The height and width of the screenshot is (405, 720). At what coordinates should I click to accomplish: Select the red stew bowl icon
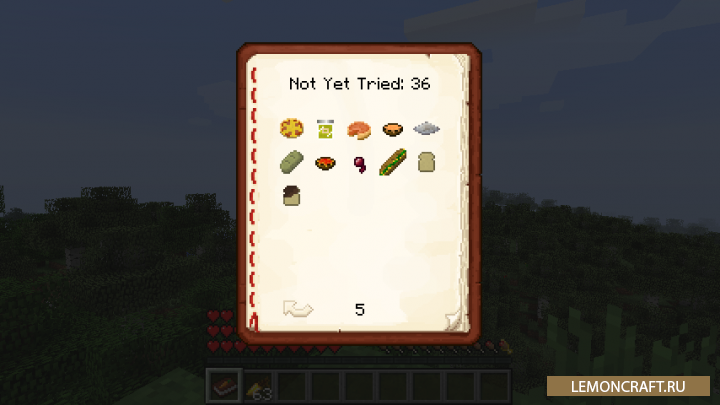pyautogui.click(x=326, y=162)
